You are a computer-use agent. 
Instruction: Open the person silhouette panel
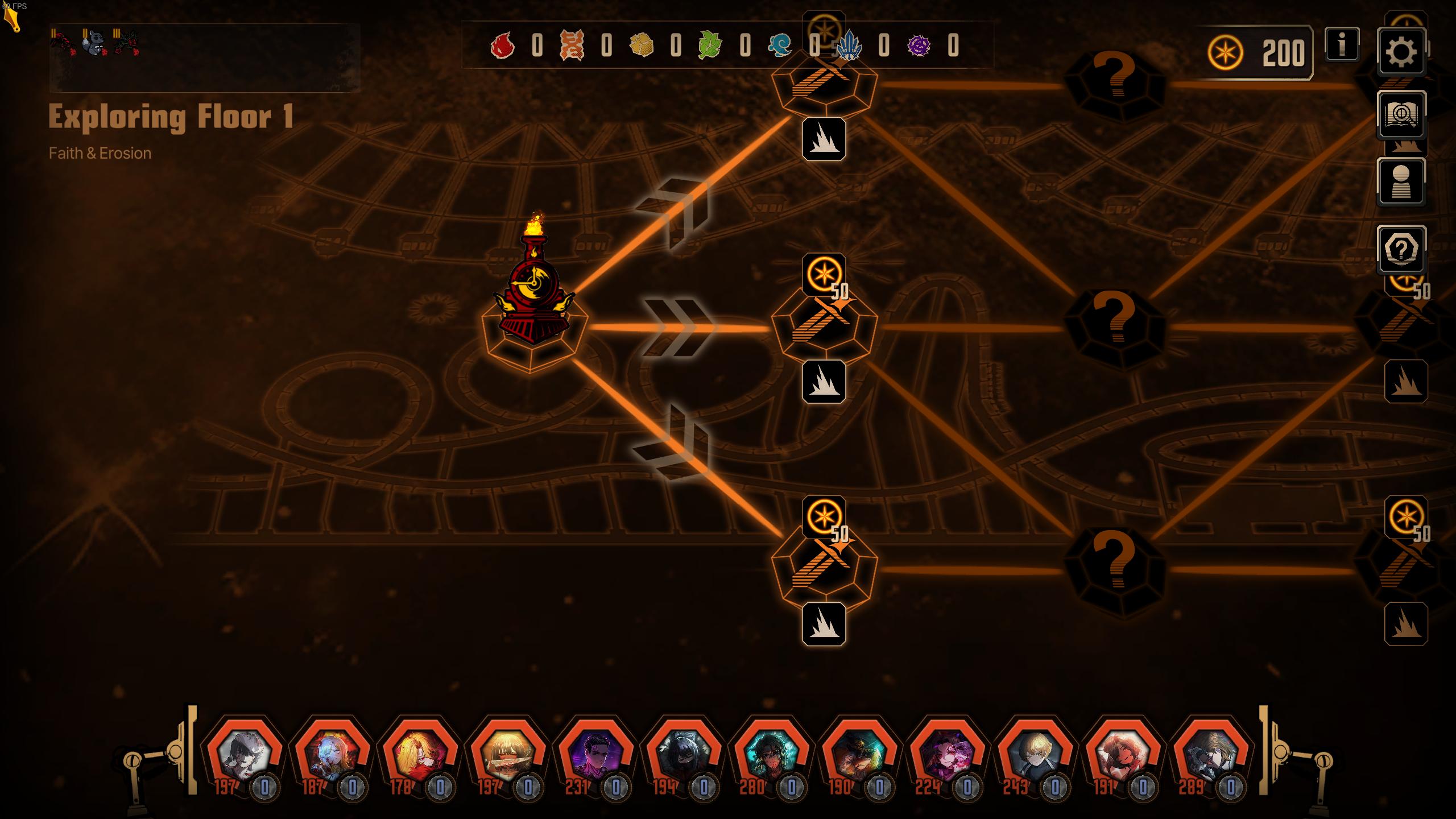click(1401, 182)
